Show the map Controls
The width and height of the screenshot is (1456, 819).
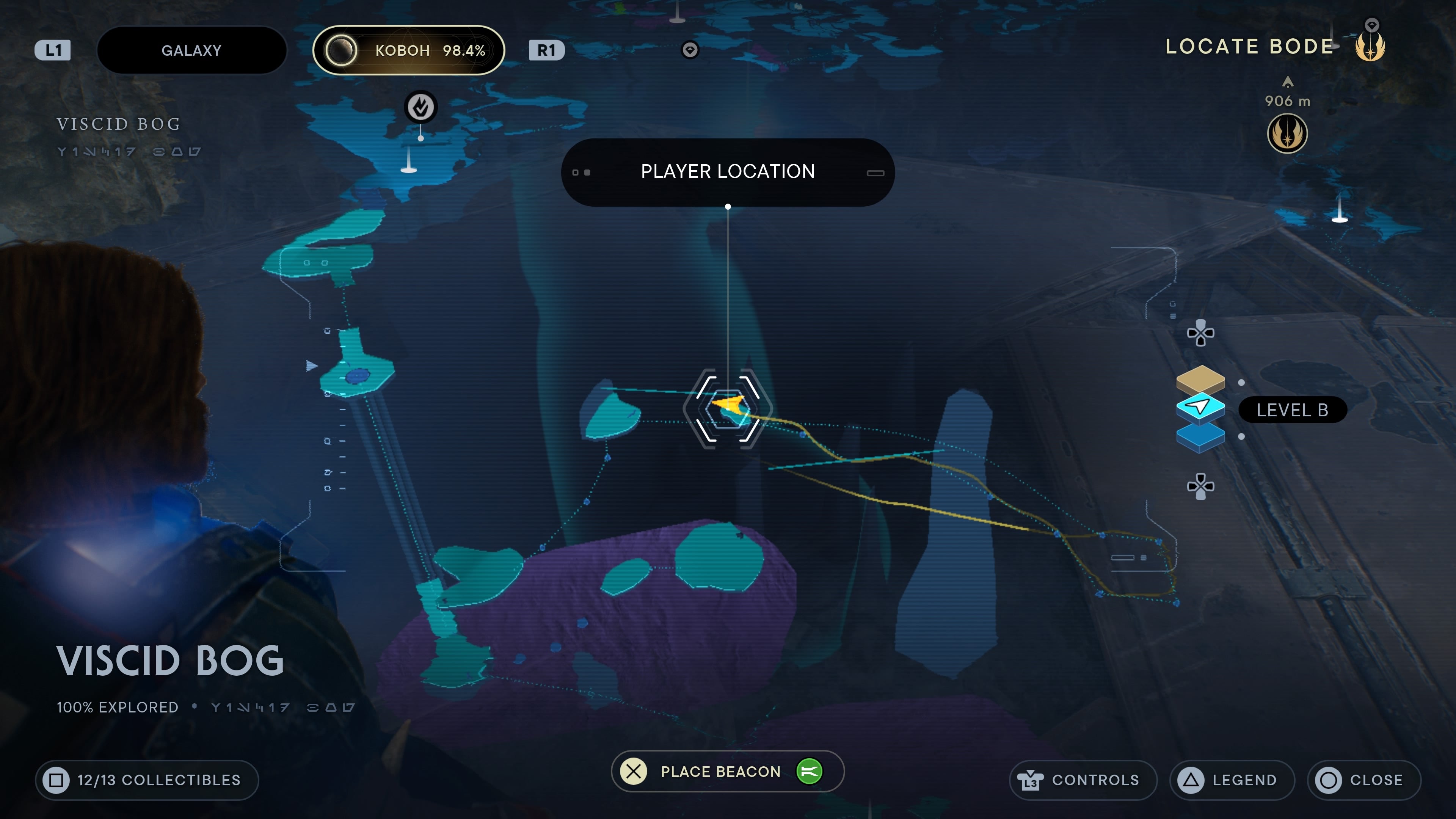(x=1083, y=780)
